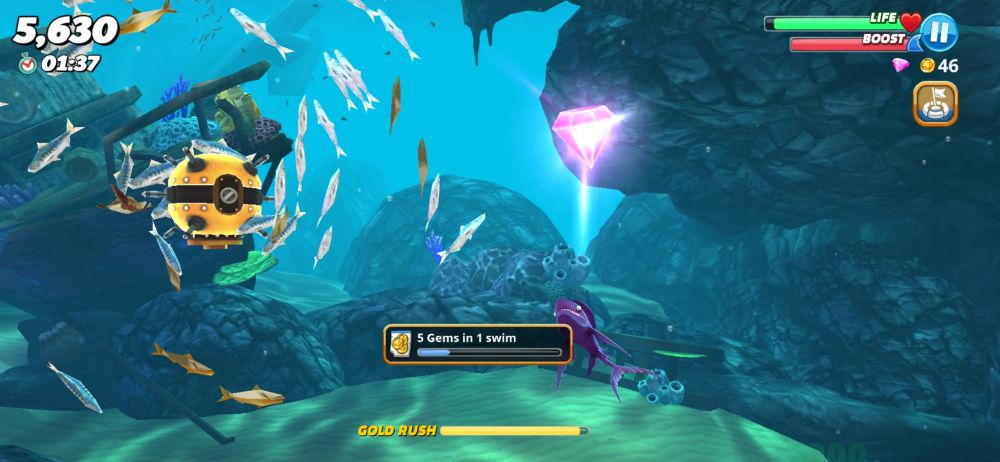The width and height of the screenshot is (1000, 462).
Task: Pause the game with the blue button
Action: click(939, 32)
